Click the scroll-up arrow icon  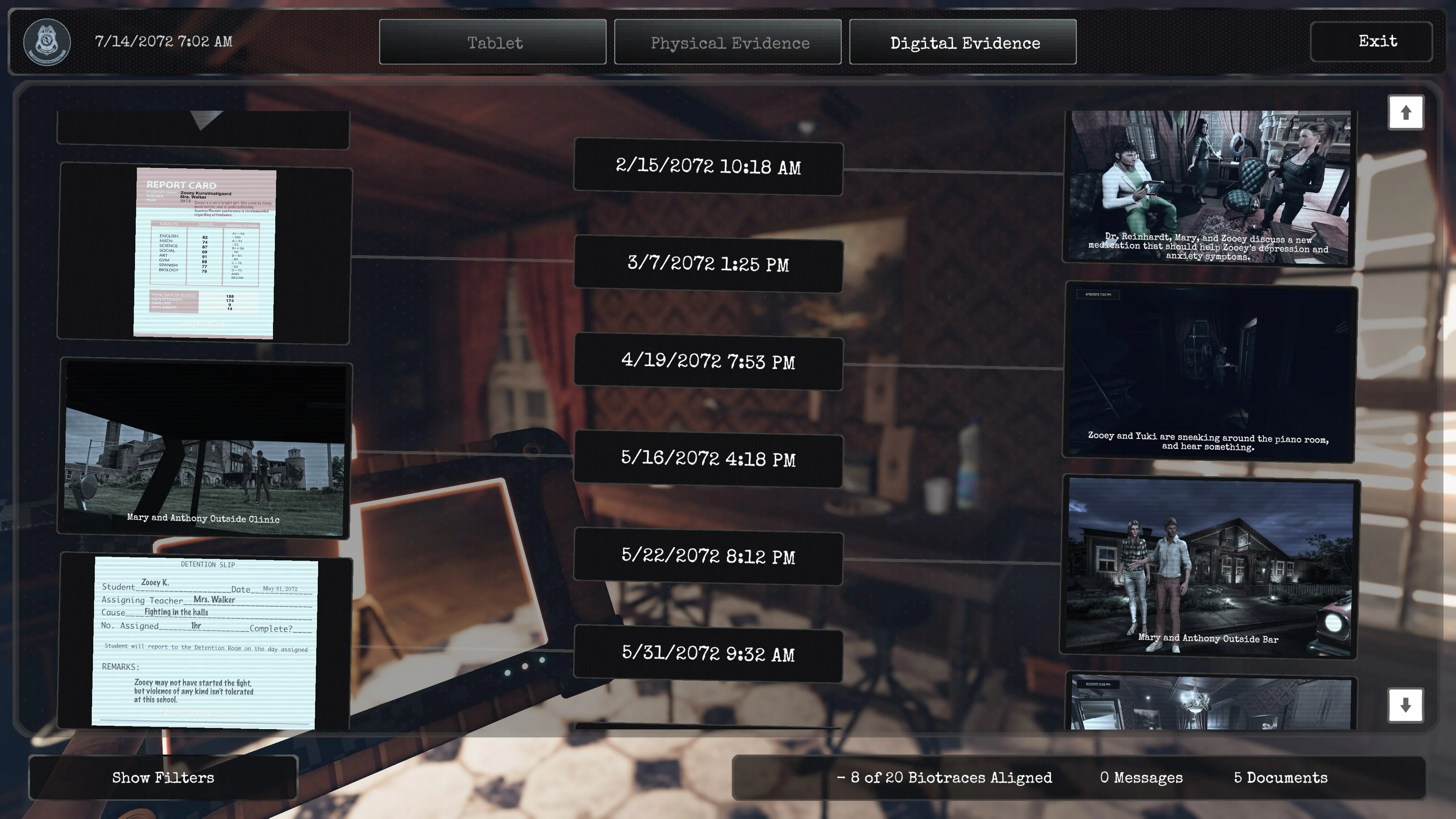[1406, 113]
